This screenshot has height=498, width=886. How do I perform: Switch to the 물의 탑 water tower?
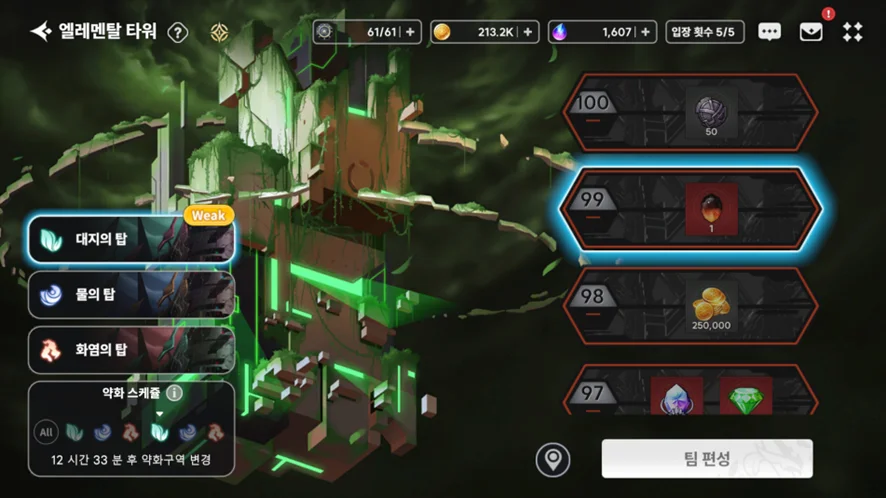[131, 295]
